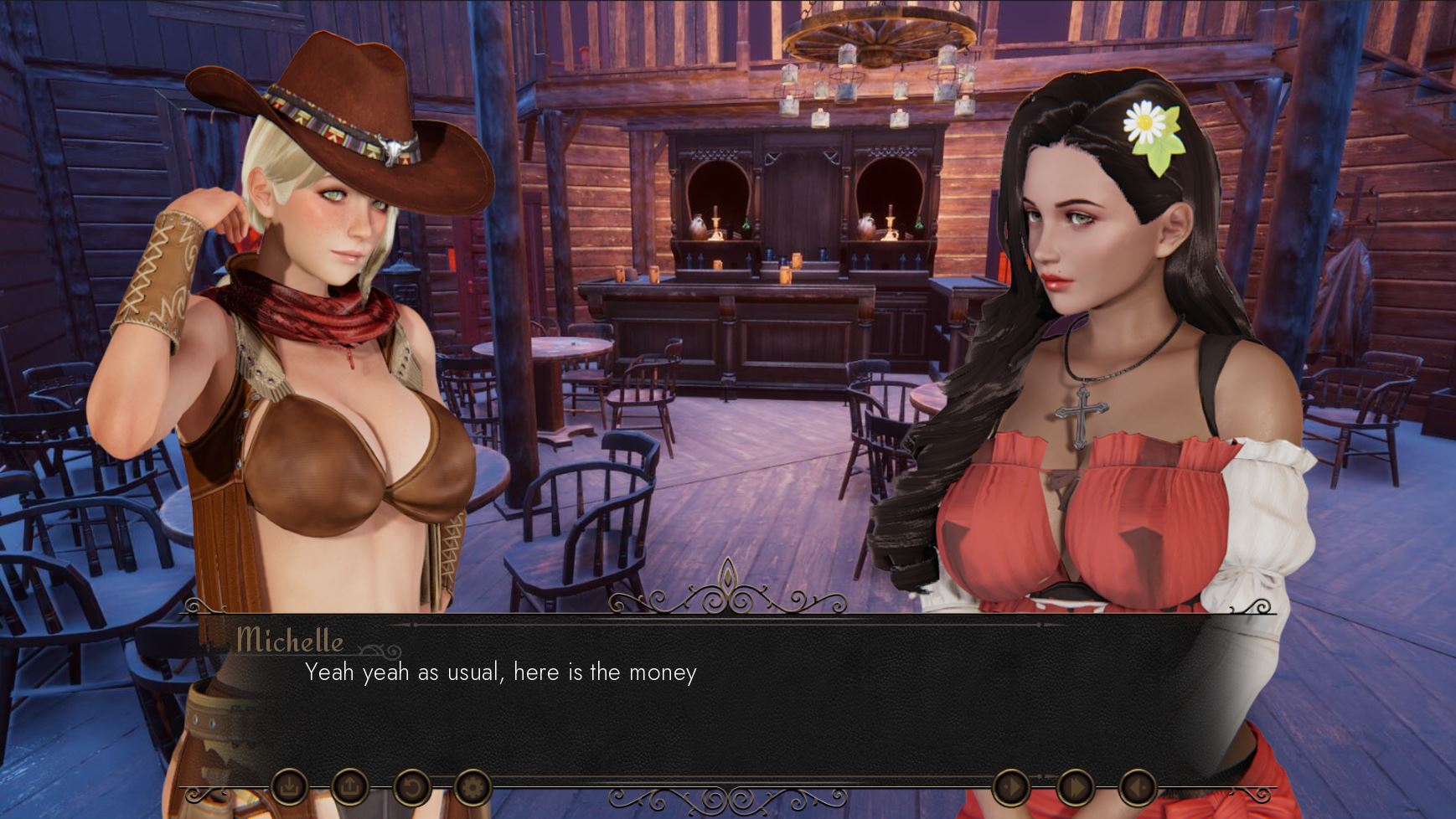Screen dimensions: 1456x819
Task: Save the game with the download-arrow icon
Action: [289, 787]
